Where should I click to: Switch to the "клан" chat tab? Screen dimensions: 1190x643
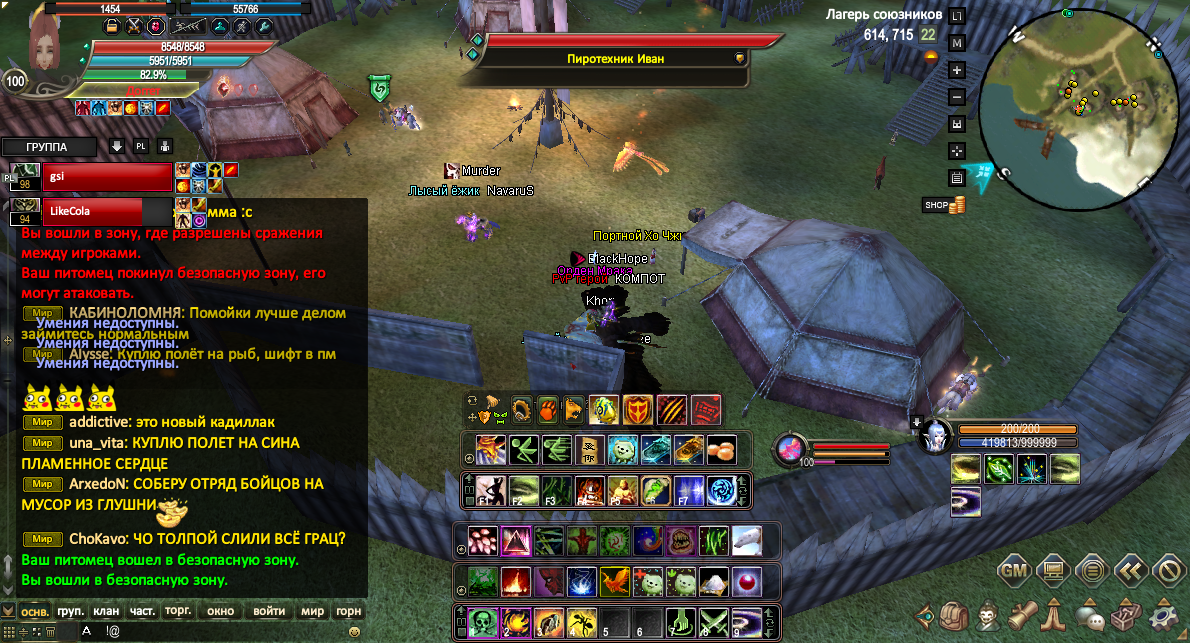point(106,611)
